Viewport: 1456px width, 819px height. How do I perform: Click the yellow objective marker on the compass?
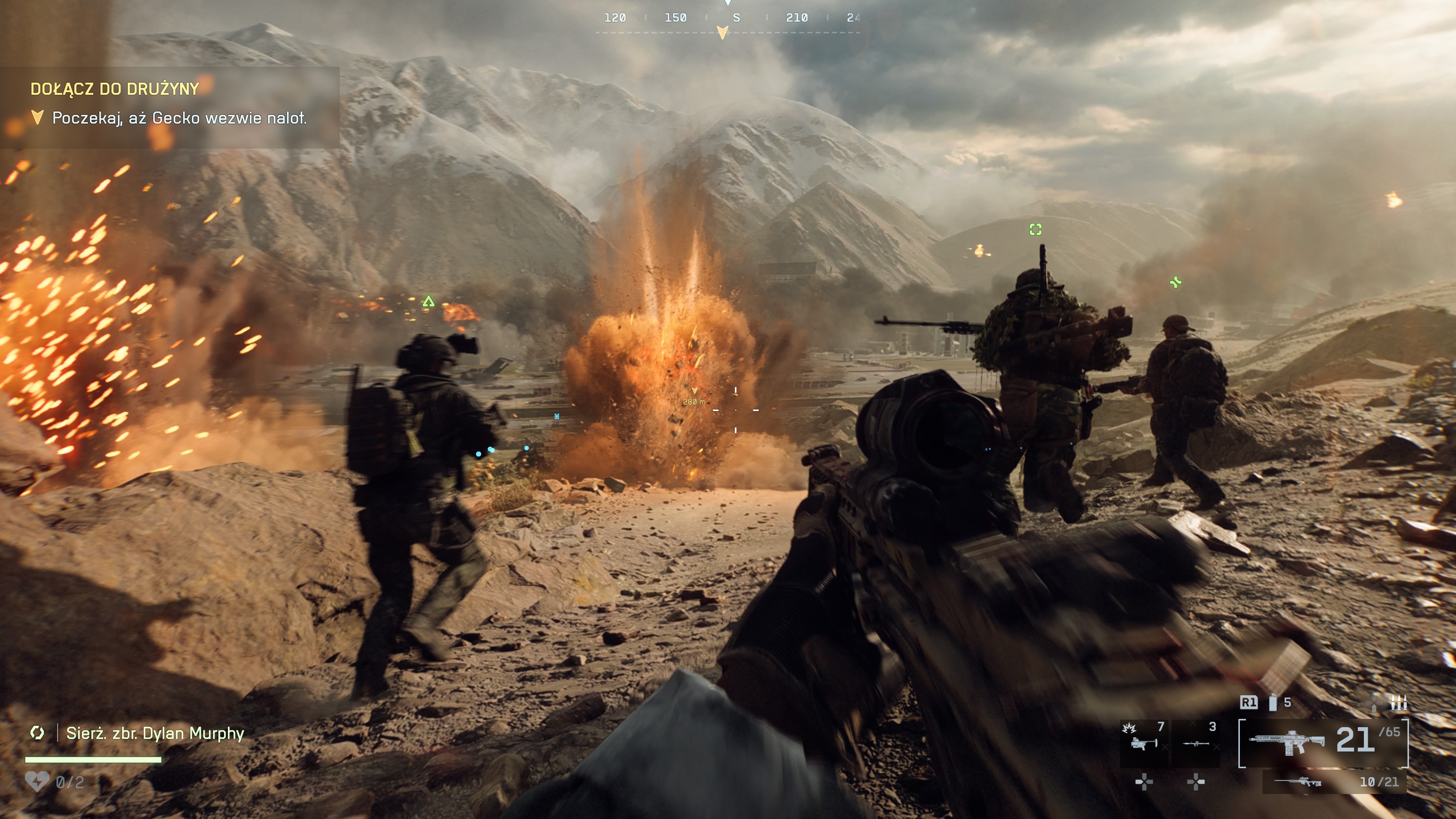(x=722, y=32)
